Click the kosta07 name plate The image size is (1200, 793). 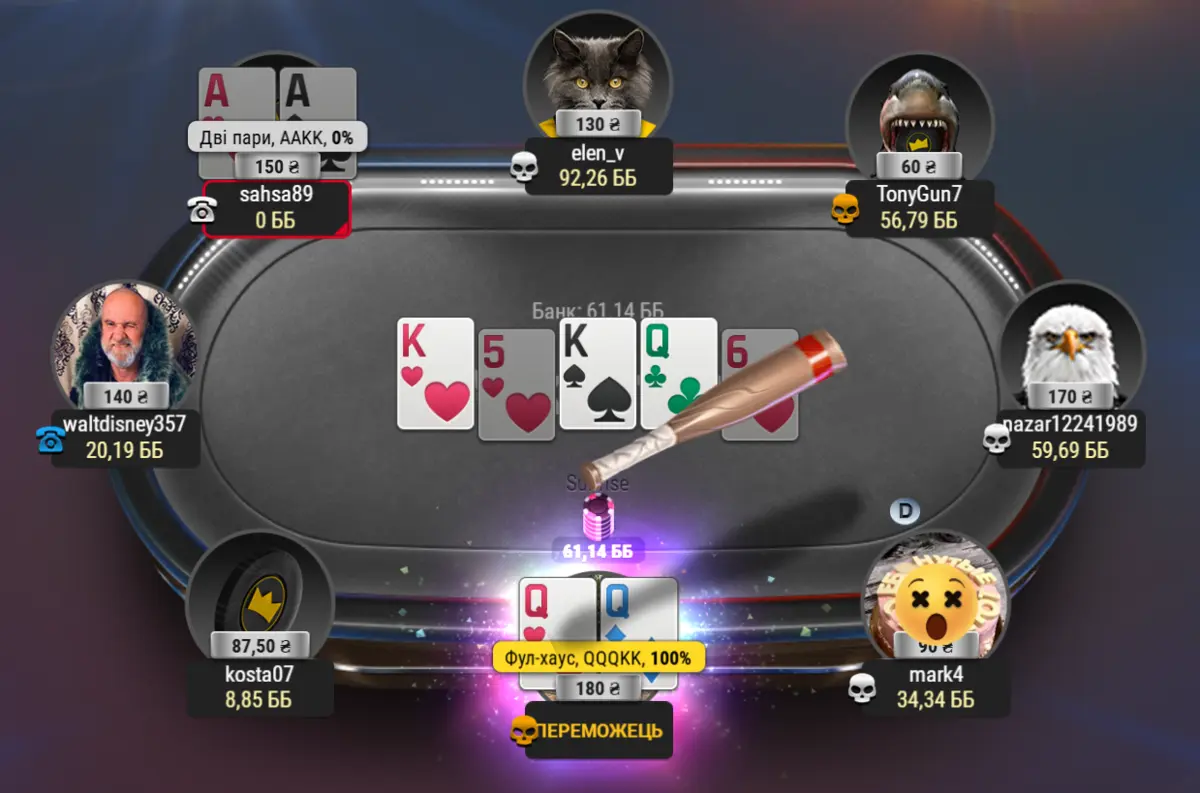260,686
